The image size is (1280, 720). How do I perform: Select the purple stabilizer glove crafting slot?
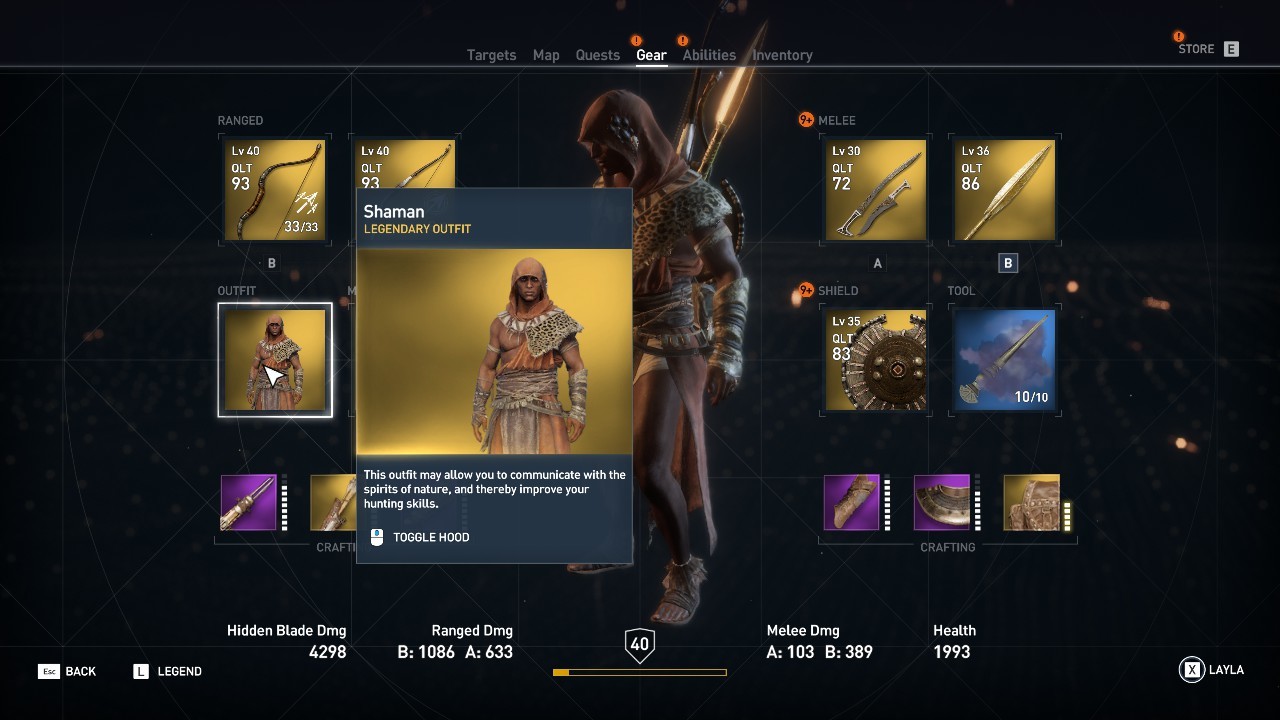point(942,502)
